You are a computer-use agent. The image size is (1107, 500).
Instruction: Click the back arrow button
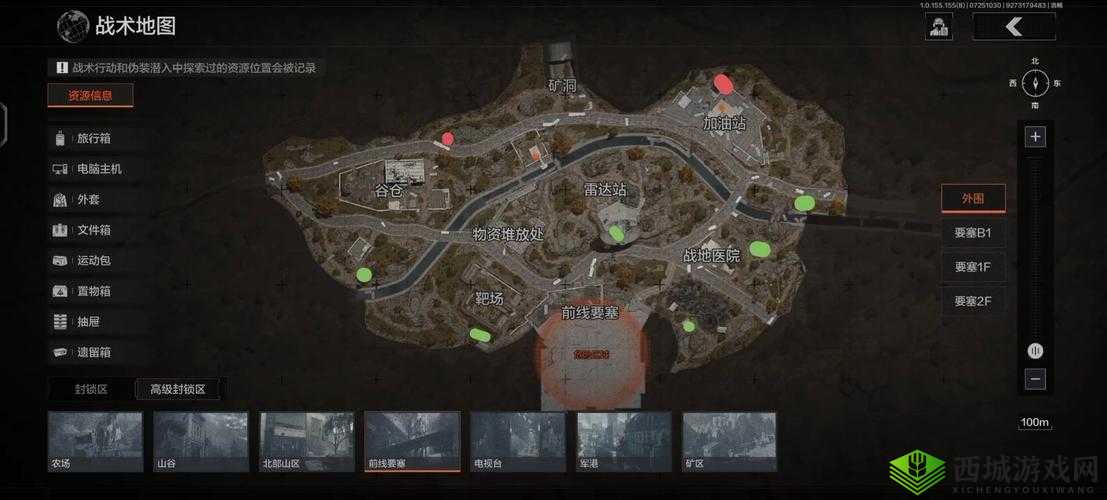[x=1014, y=27]
